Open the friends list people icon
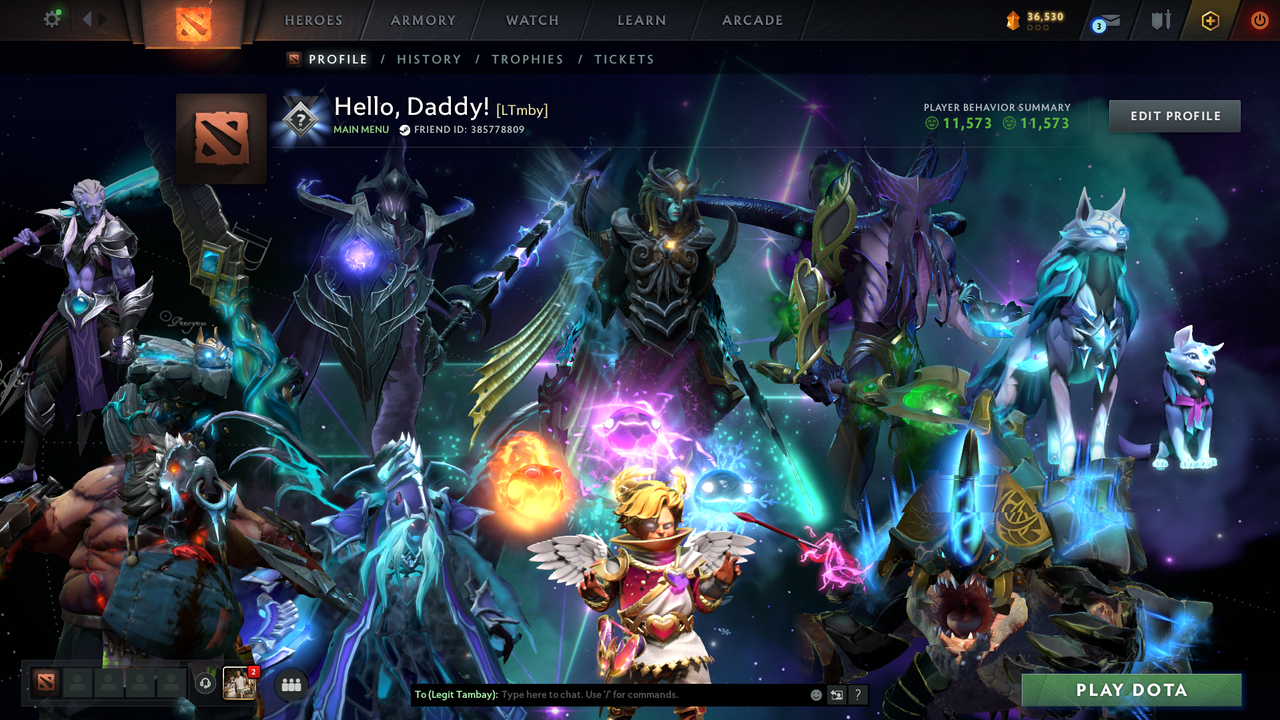The width and height of the screenshot is (1280, 720). (x=290, y=683)
